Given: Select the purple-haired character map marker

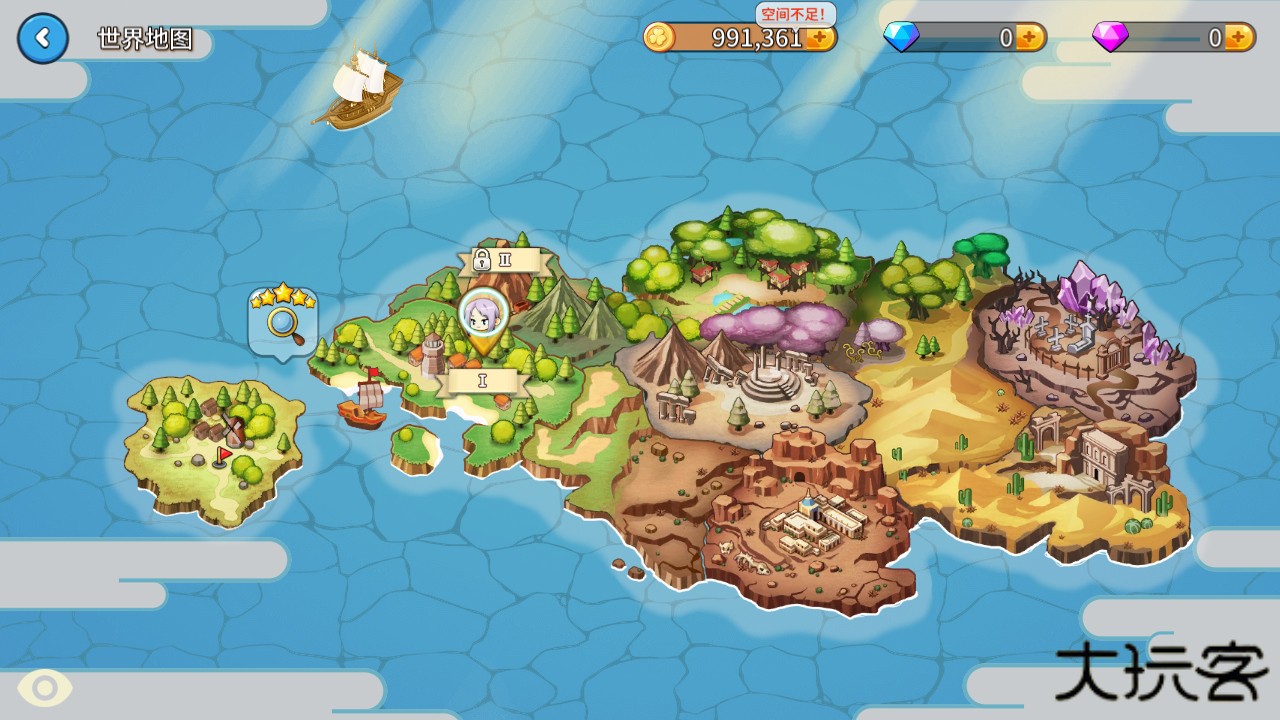Looking at the screenshot, I should coord(484,316).
